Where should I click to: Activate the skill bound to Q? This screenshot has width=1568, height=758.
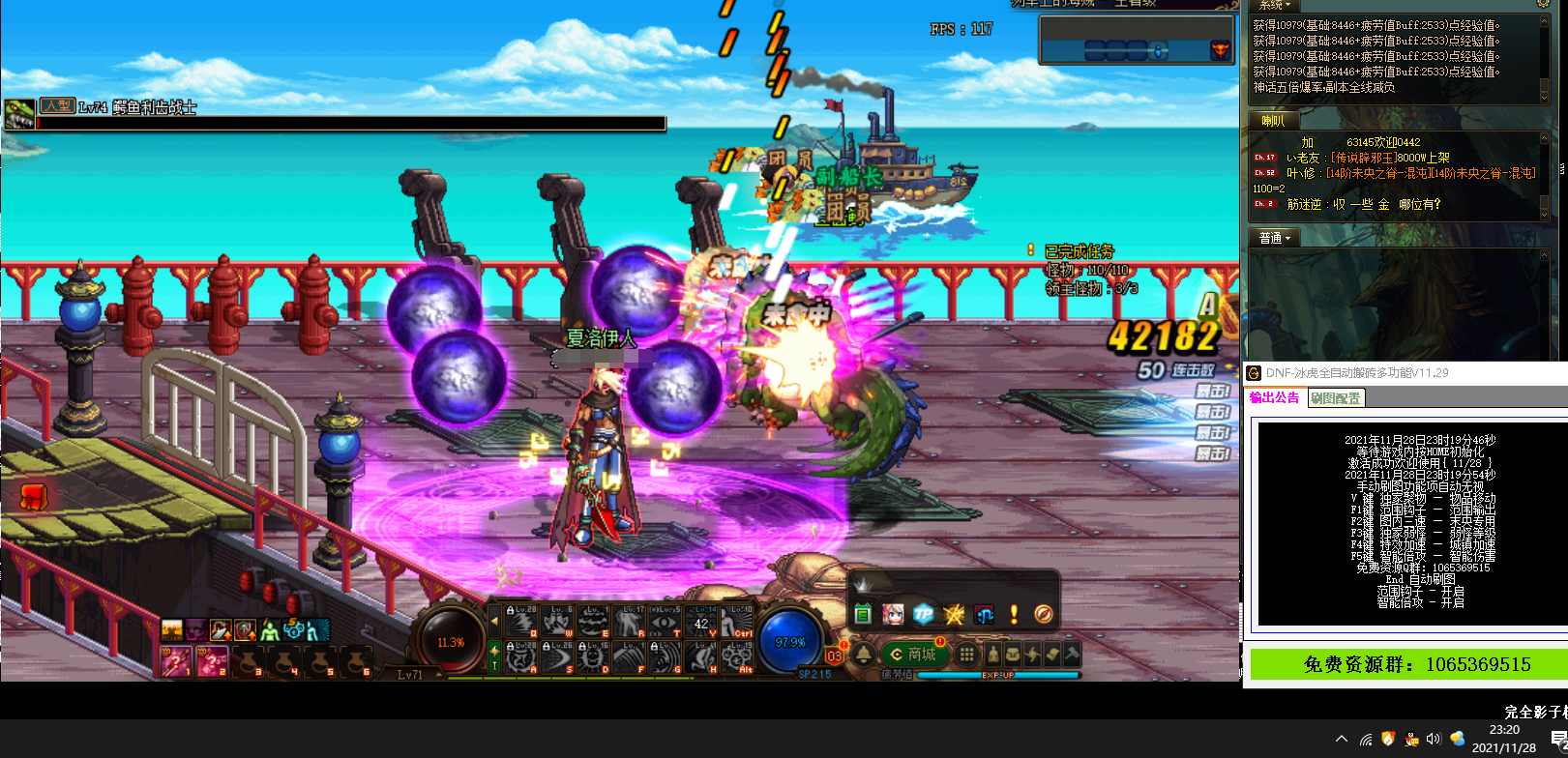click(x=522, y=621)
